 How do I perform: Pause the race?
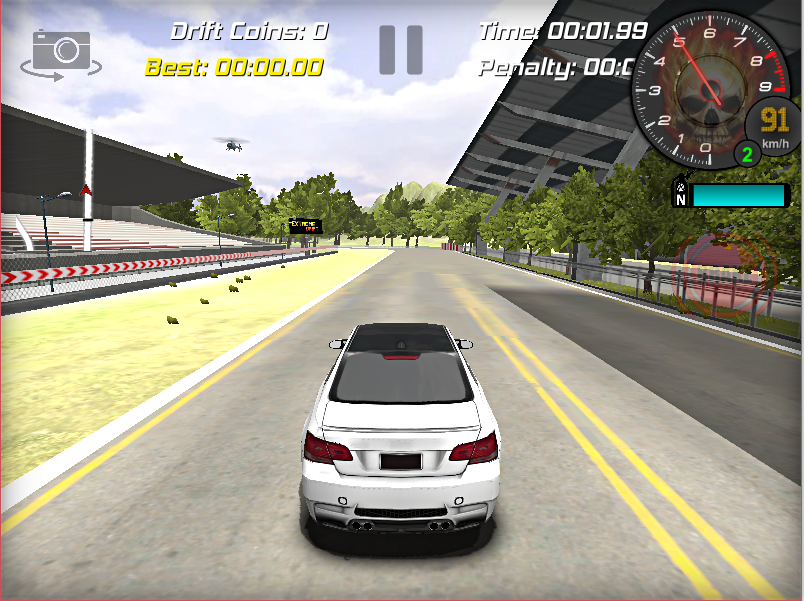tap(400, 50)
